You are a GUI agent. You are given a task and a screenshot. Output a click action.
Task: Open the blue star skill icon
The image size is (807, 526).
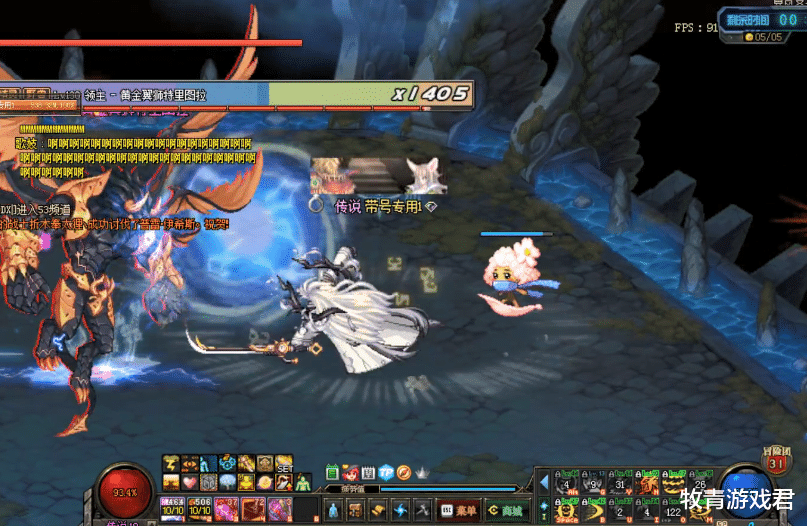coord(401,509)
